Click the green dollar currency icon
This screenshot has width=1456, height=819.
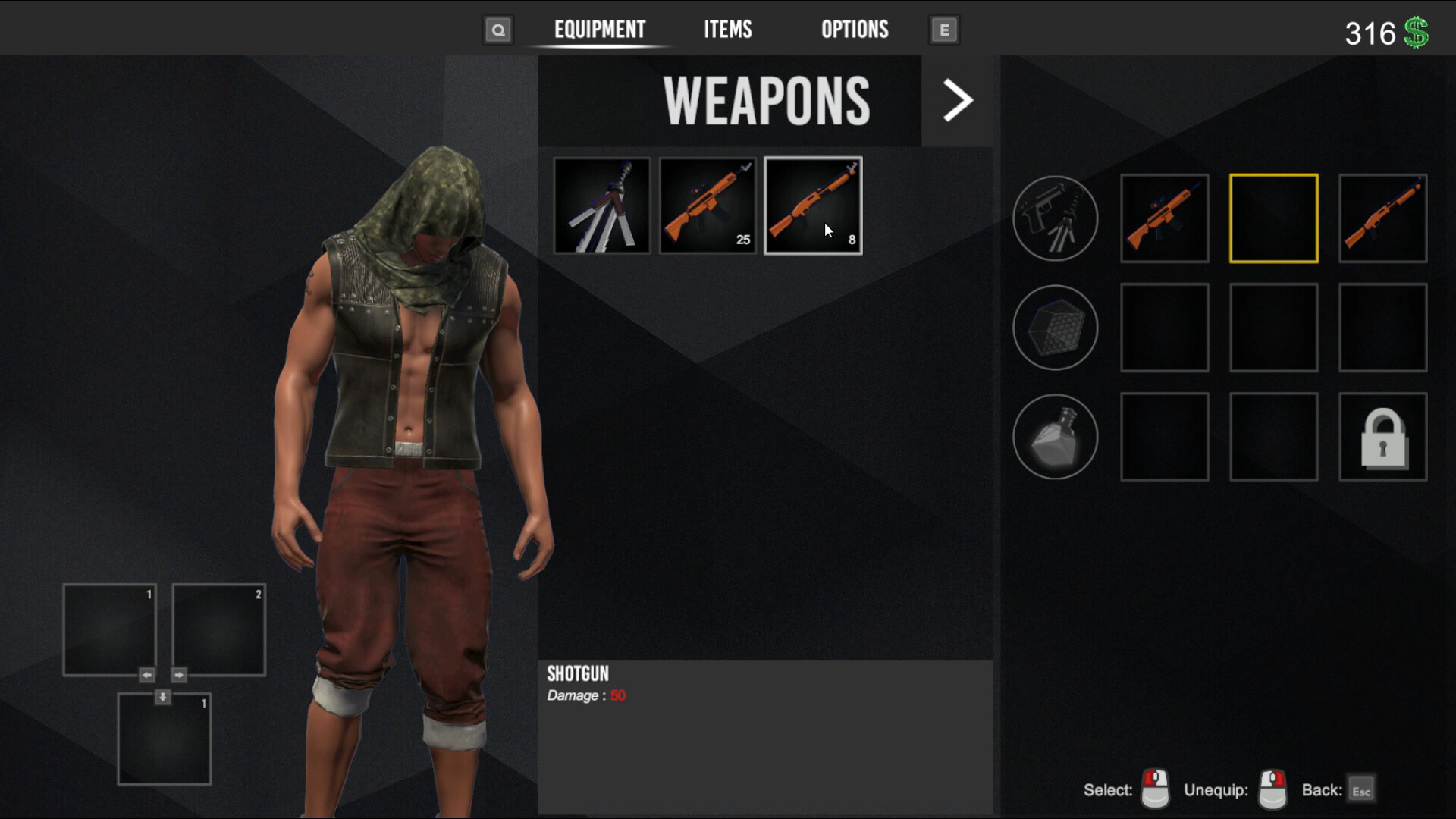point(1417,30)
